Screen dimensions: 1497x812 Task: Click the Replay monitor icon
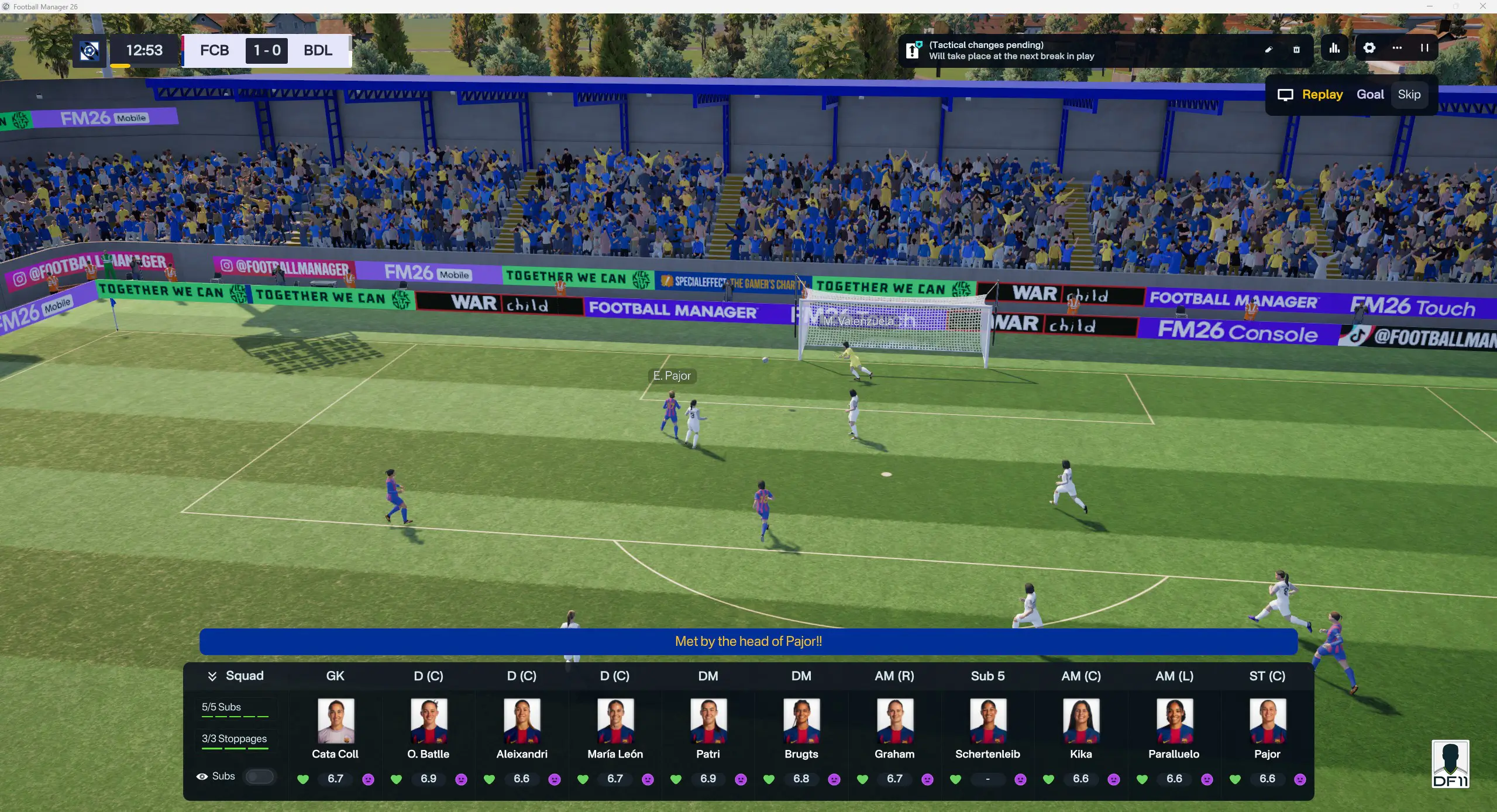coord(1285,94)
